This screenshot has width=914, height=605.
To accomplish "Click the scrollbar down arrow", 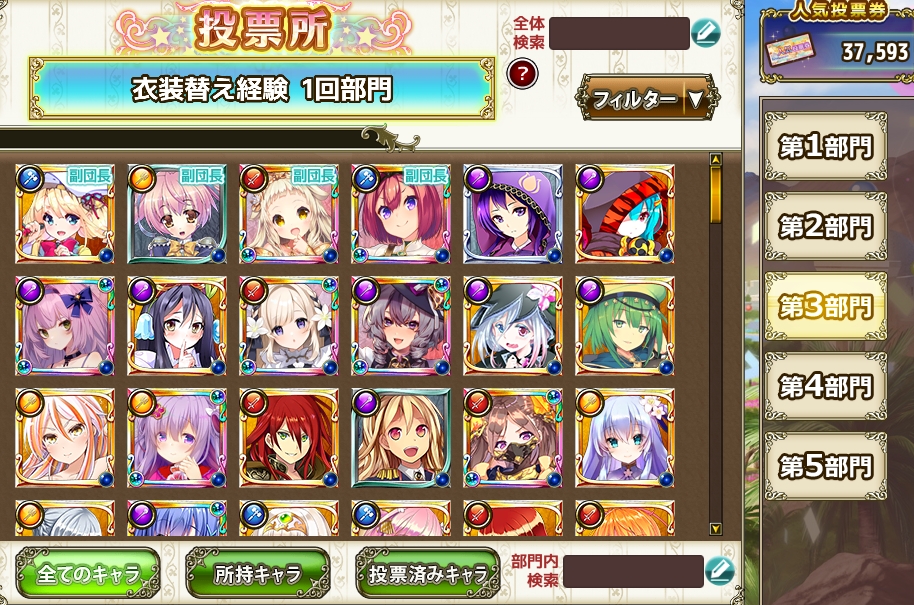I will (x=715, y=528).
